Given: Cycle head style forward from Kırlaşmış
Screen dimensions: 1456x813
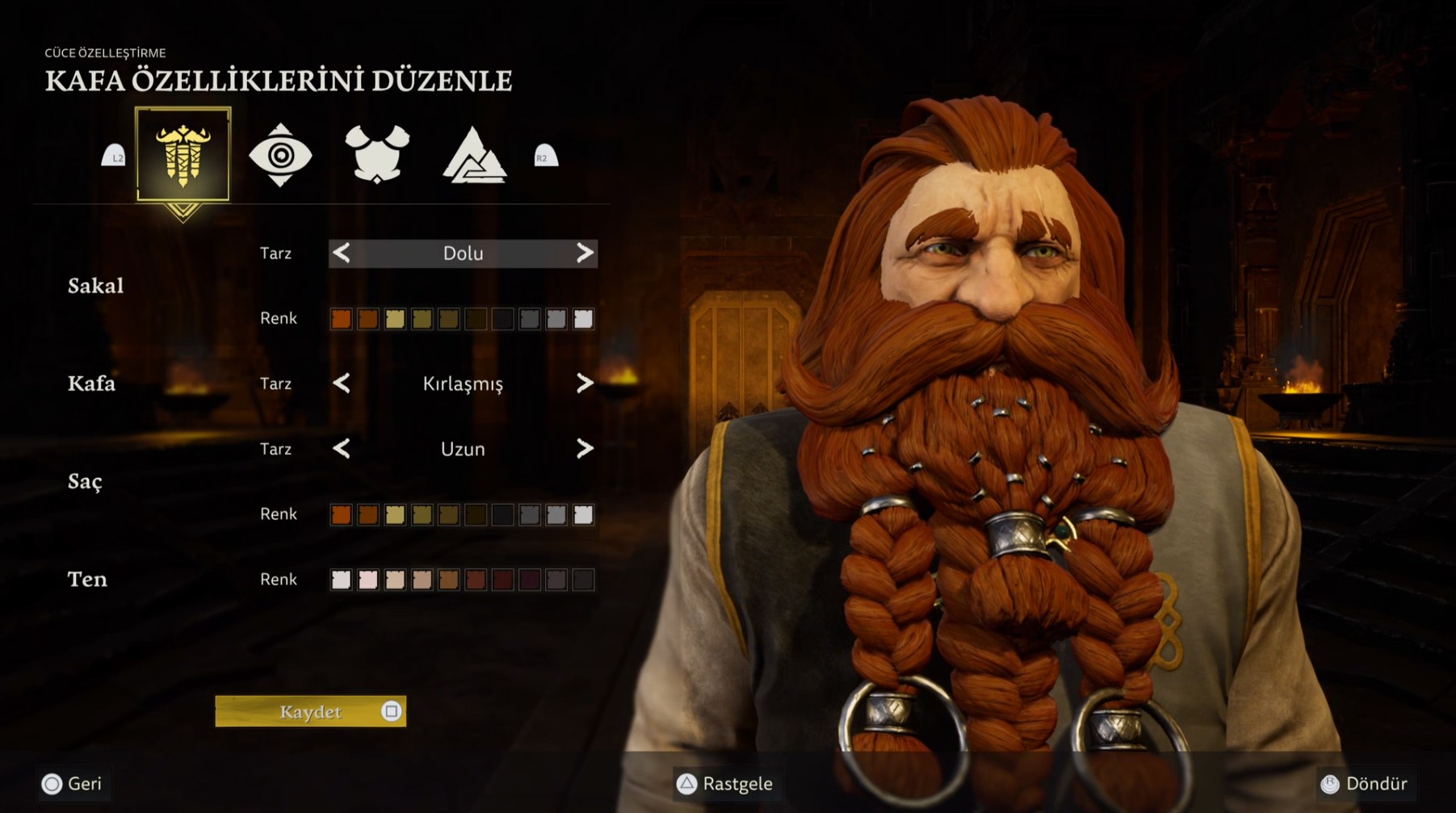Looking at the screenshot, I should [585, 383].
